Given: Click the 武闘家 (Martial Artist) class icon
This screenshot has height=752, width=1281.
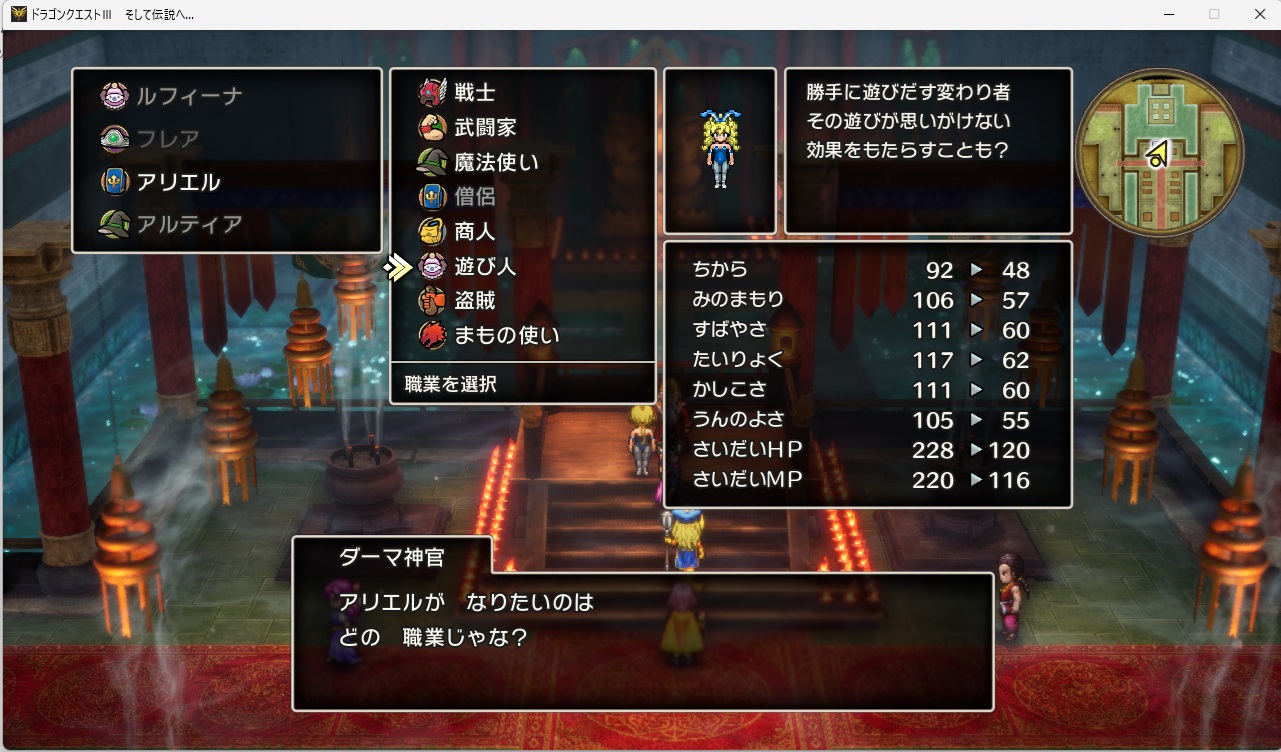Looking at the screenshot, I should point(432,126).
